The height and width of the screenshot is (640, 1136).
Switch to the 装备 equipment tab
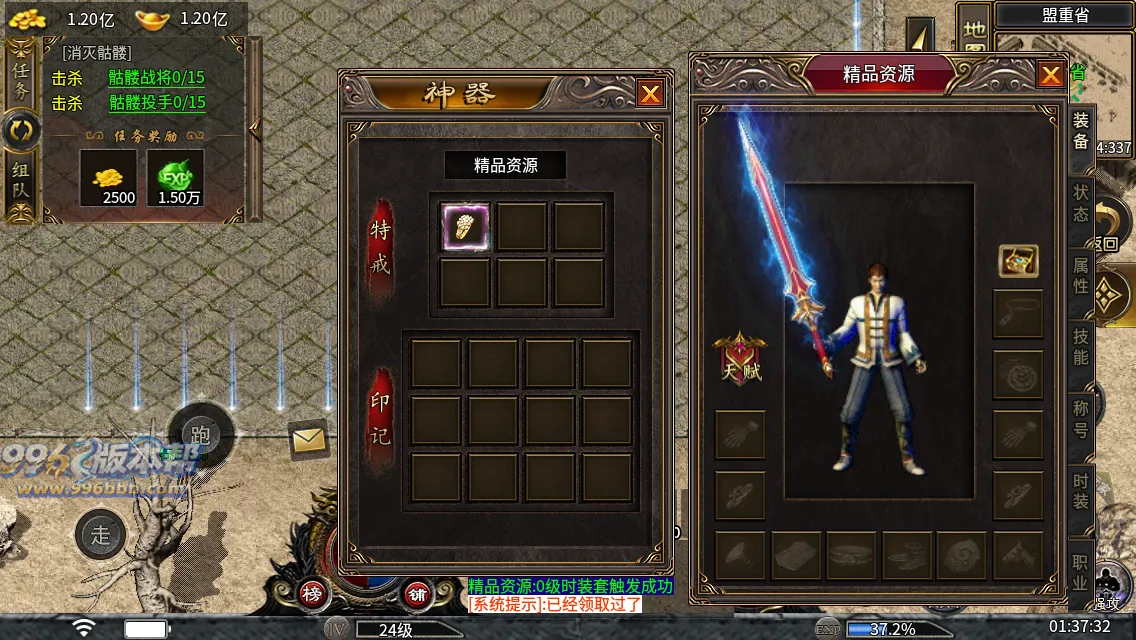tap(1081, 131)
